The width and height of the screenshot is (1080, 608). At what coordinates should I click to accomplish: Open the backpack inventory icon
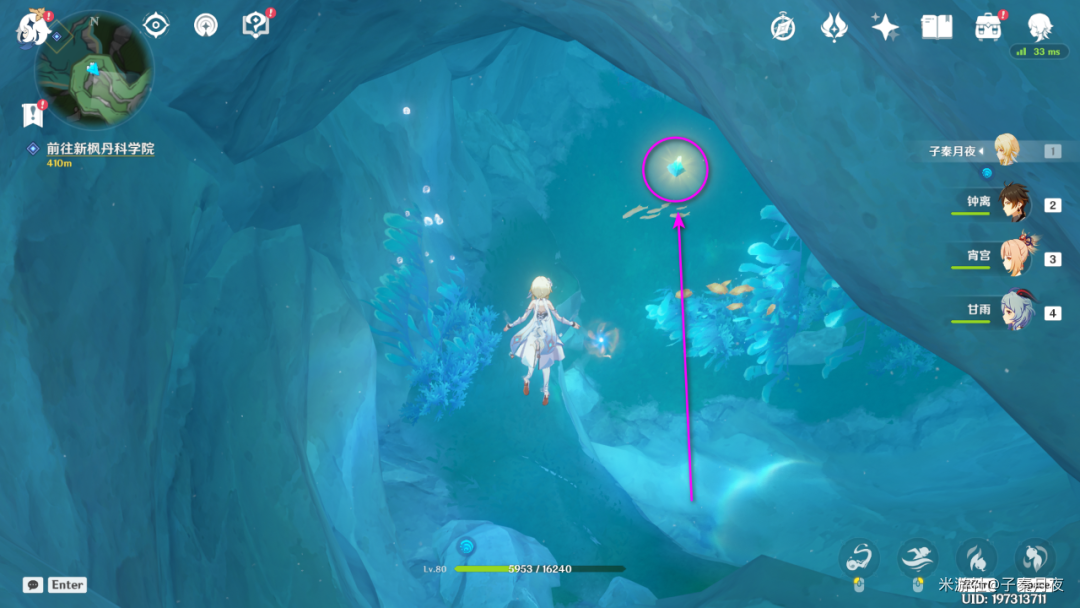point(988,27)
